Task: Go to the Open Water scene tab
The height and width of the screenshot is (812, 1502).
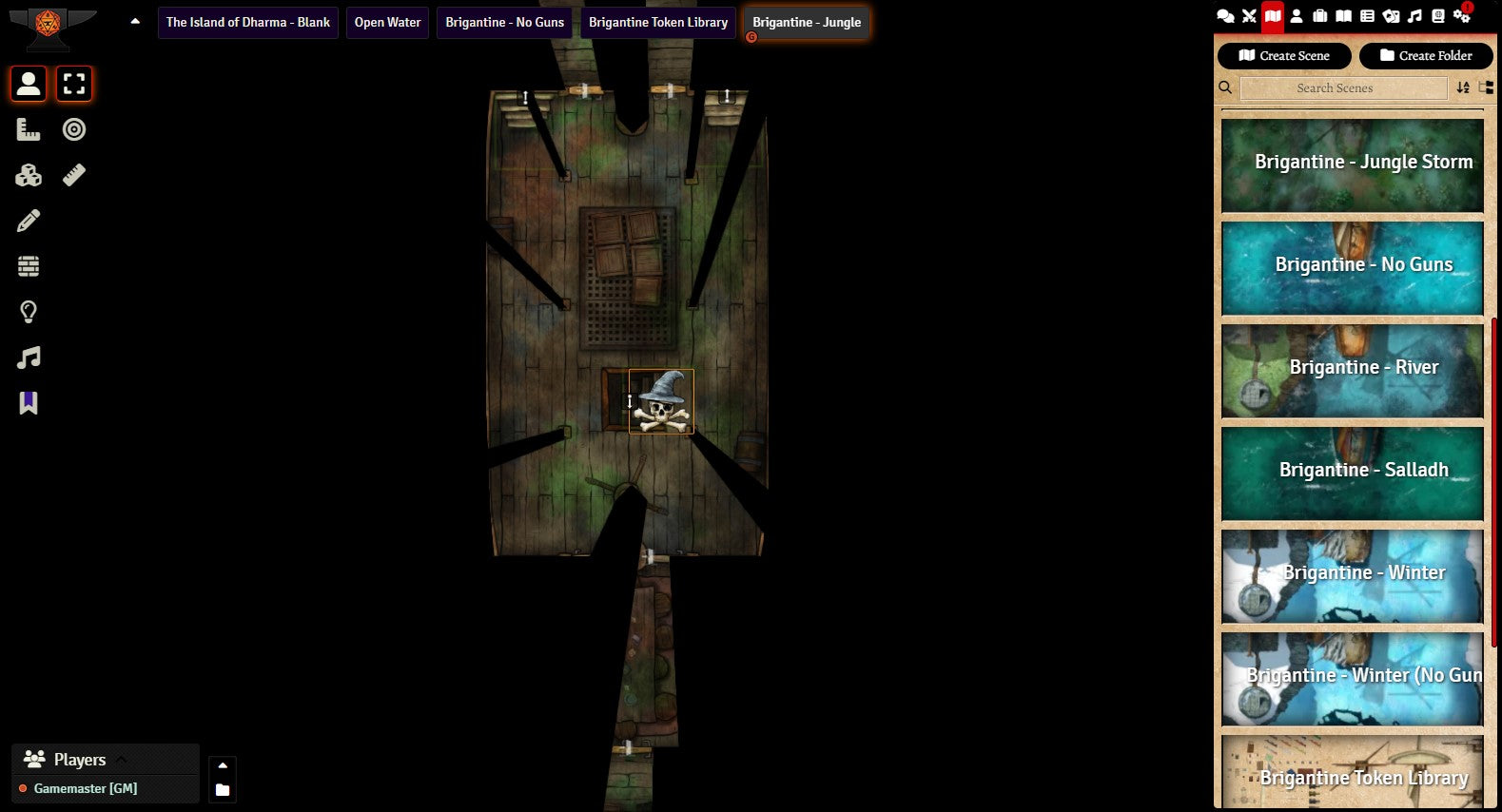Action: click(x=387, y=23)
